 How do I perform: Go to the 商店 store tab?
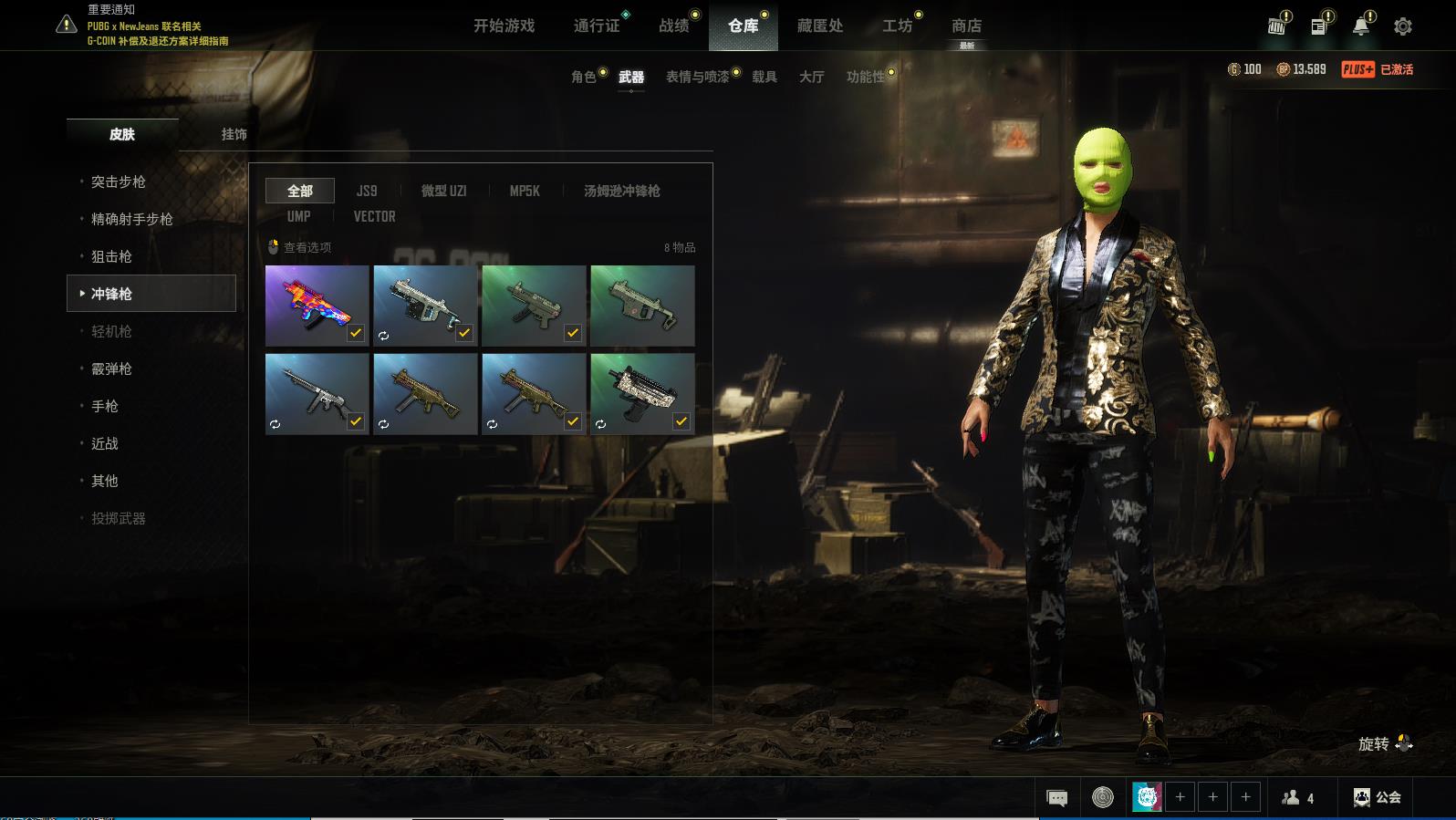(x=966, y=26)
